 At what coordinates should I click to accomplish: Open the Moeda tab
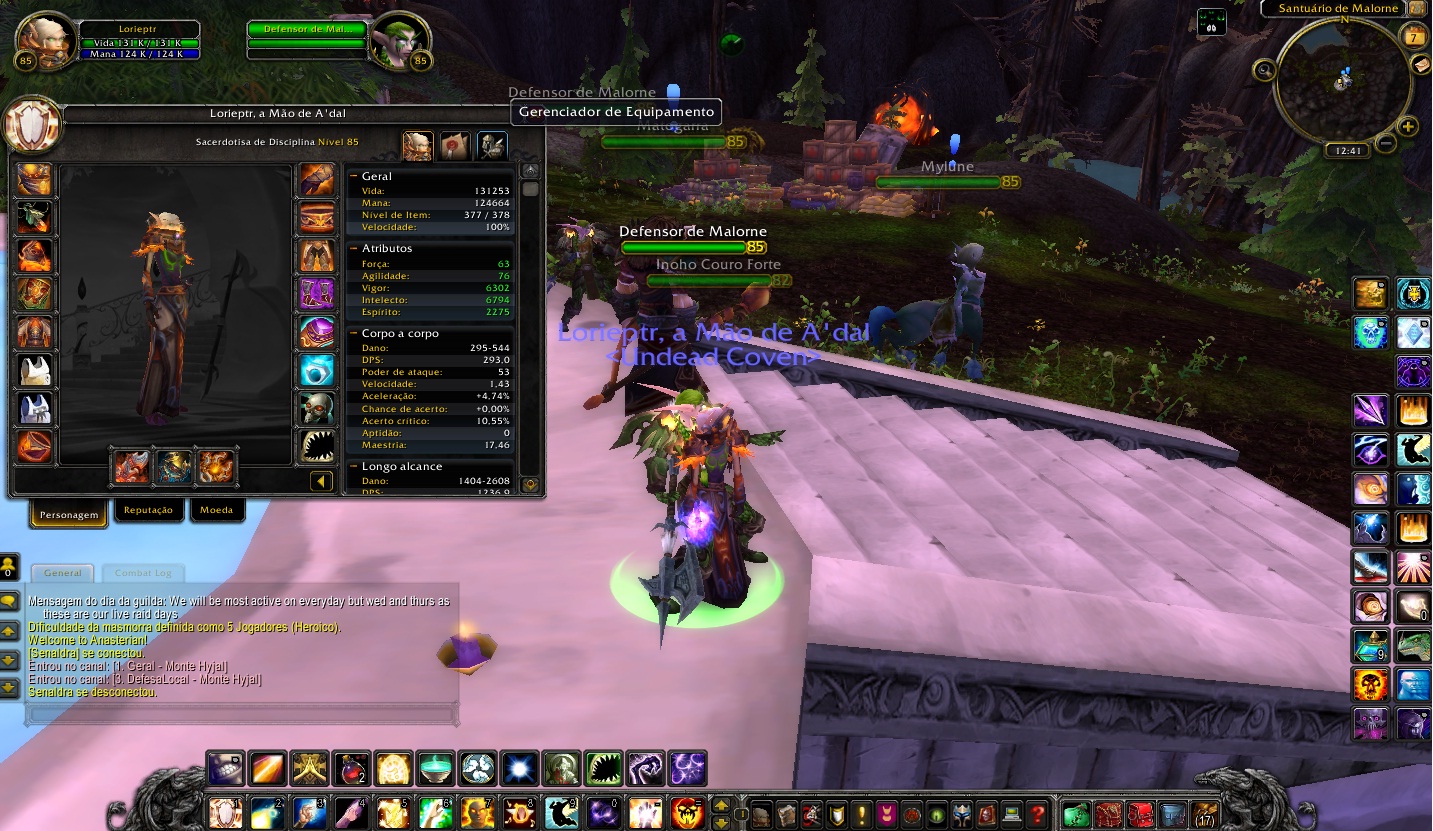(216, 511)
